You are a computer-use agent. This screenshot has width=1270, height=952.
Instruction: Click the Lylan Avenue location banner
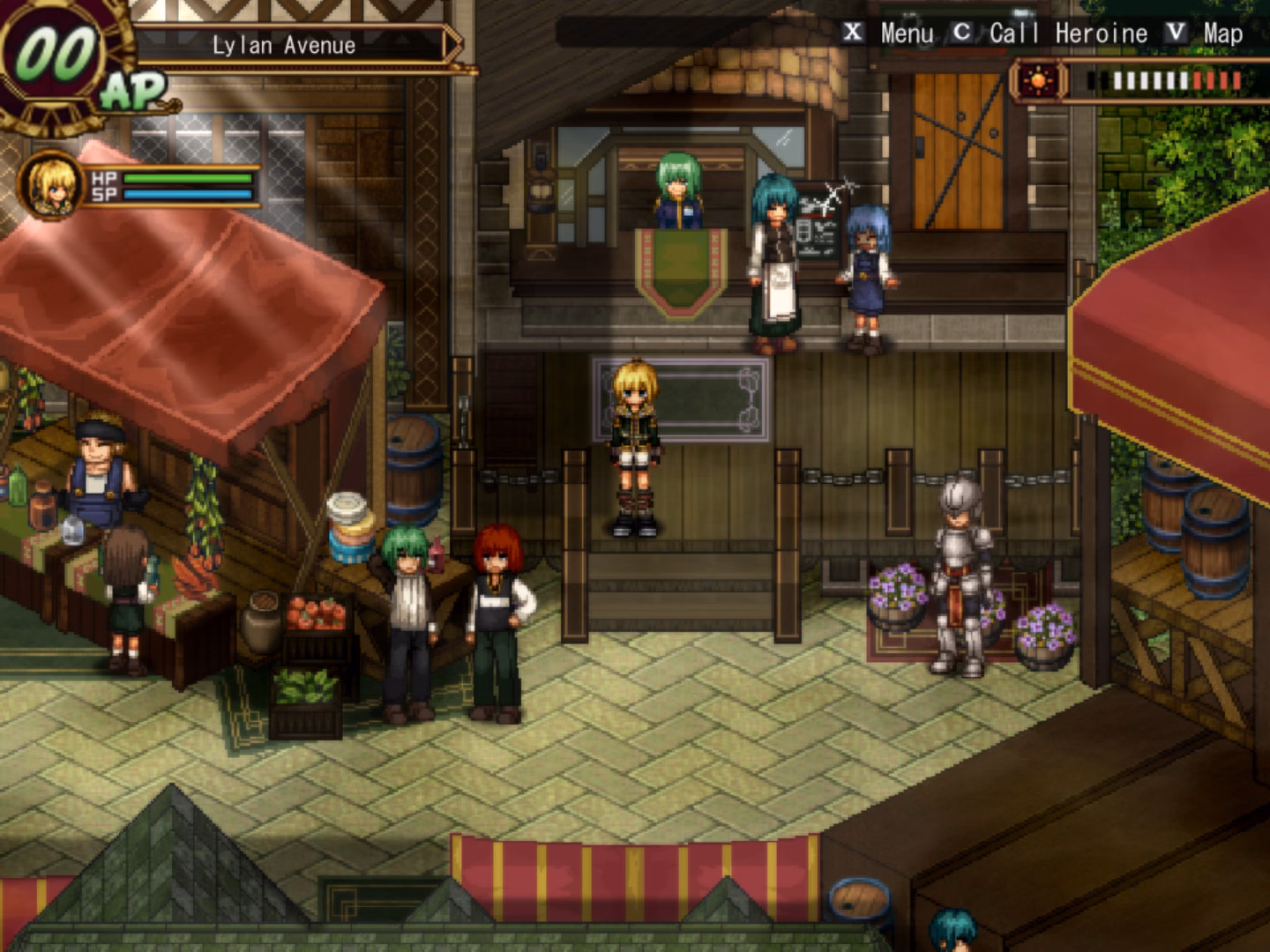click(x=282, y=46)
